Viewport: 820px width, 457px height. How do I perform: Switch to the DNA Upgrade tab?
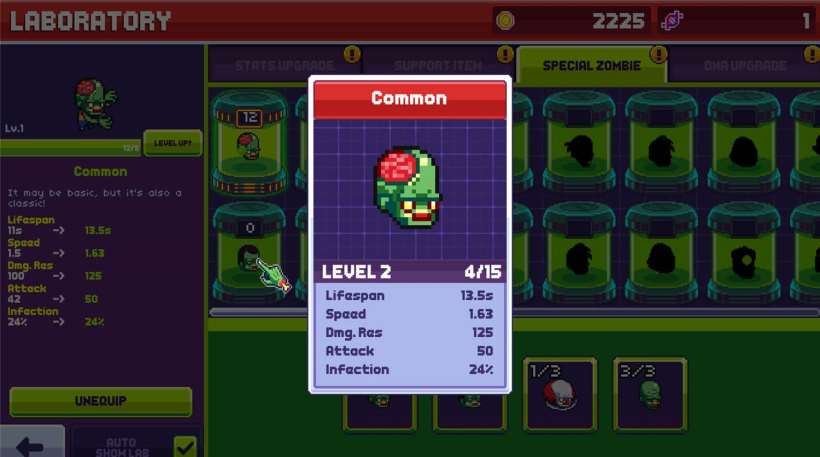coord(744,66)
